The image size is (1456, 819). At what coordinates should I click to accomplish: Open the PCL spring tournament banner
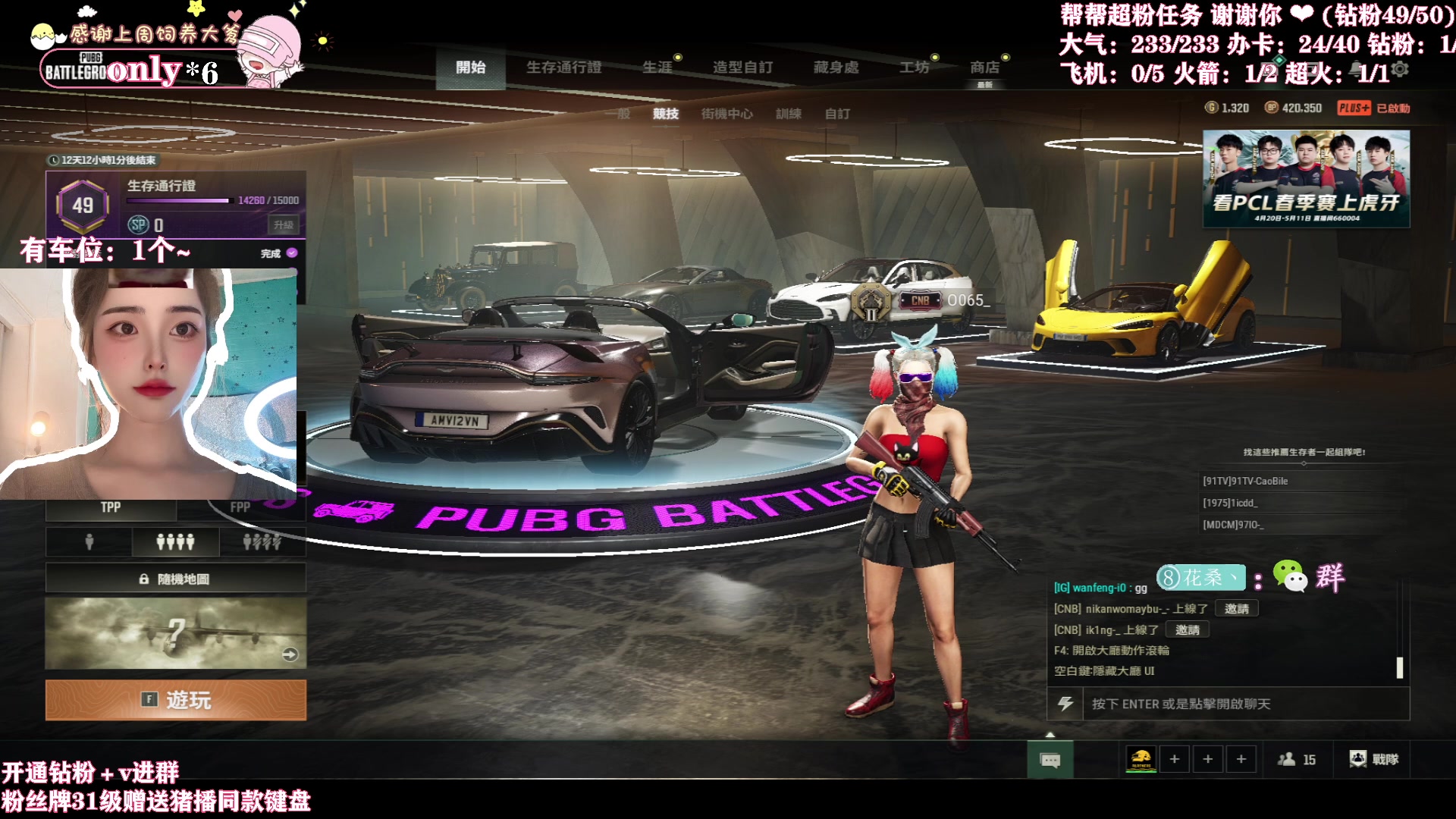coord(1306,179)
